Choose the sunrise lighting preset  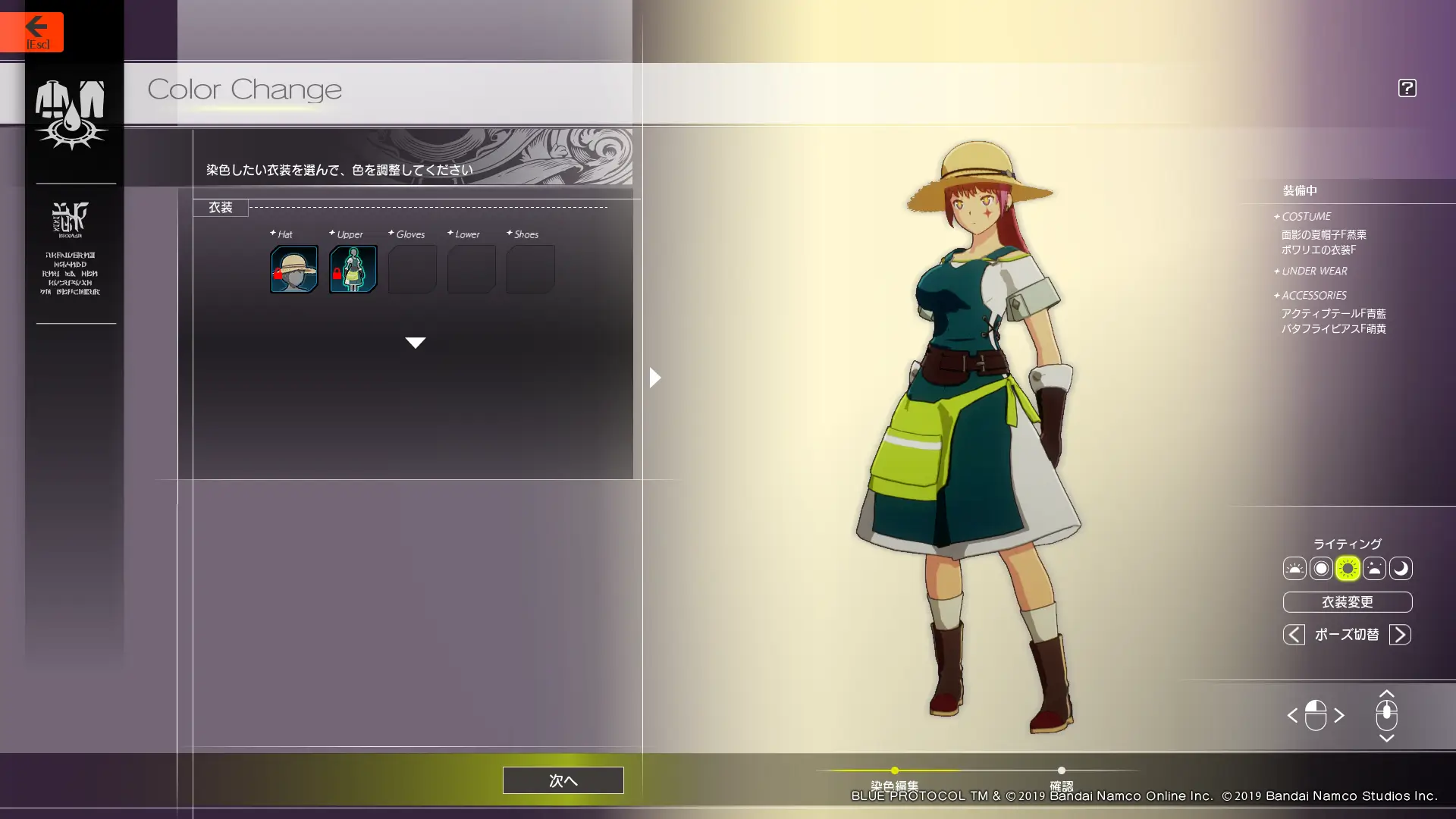pyautogui.click(x=1294, y=569)
